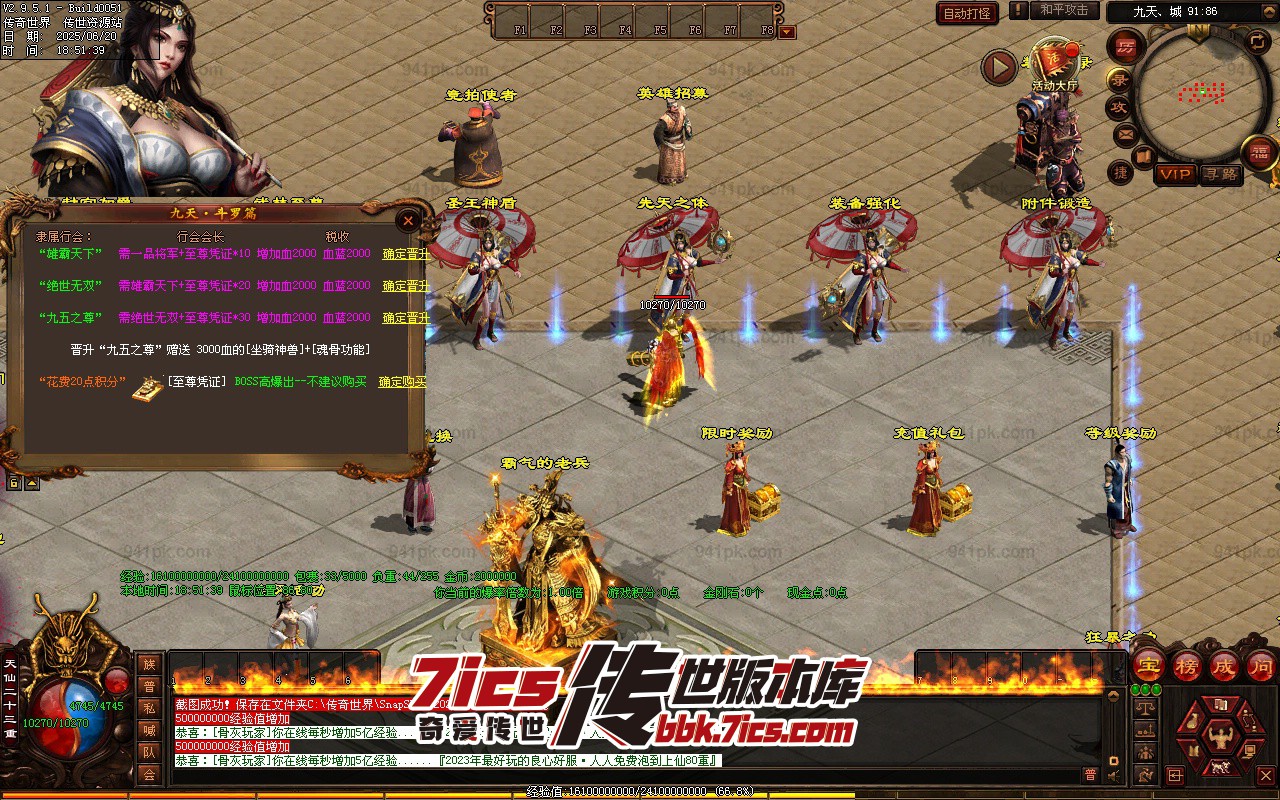Close the 九天·斗罗篇 dialog window

[407, 220]
